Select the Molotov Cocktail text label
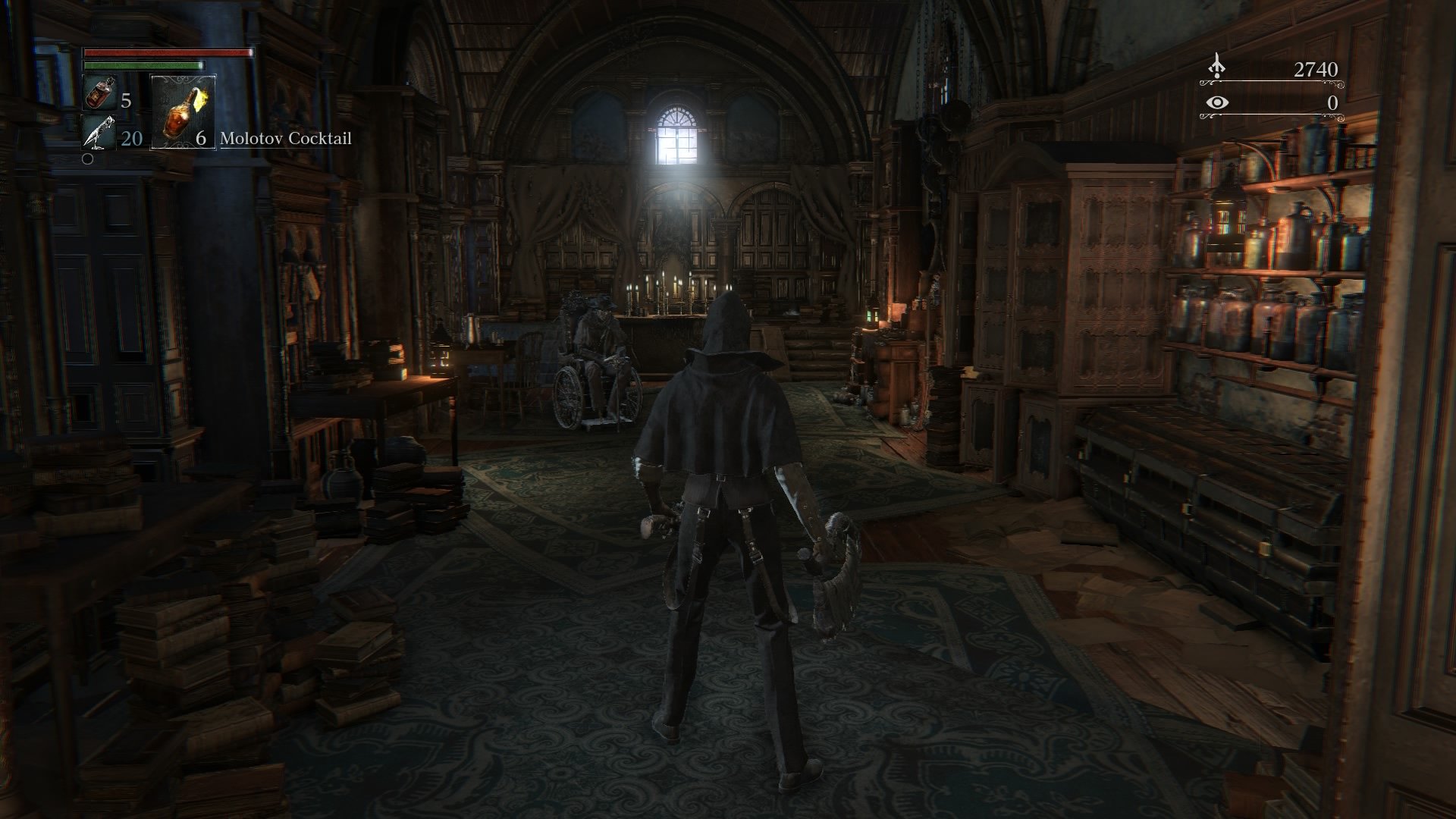Viewport: 1456px width, 819px height. (x=286, y=139)
